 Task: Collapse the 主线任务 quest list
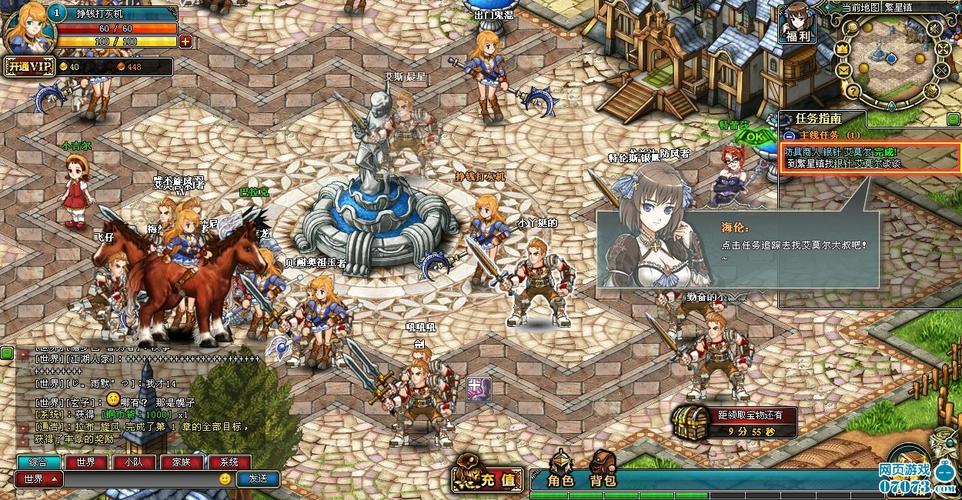click(789, 134)
